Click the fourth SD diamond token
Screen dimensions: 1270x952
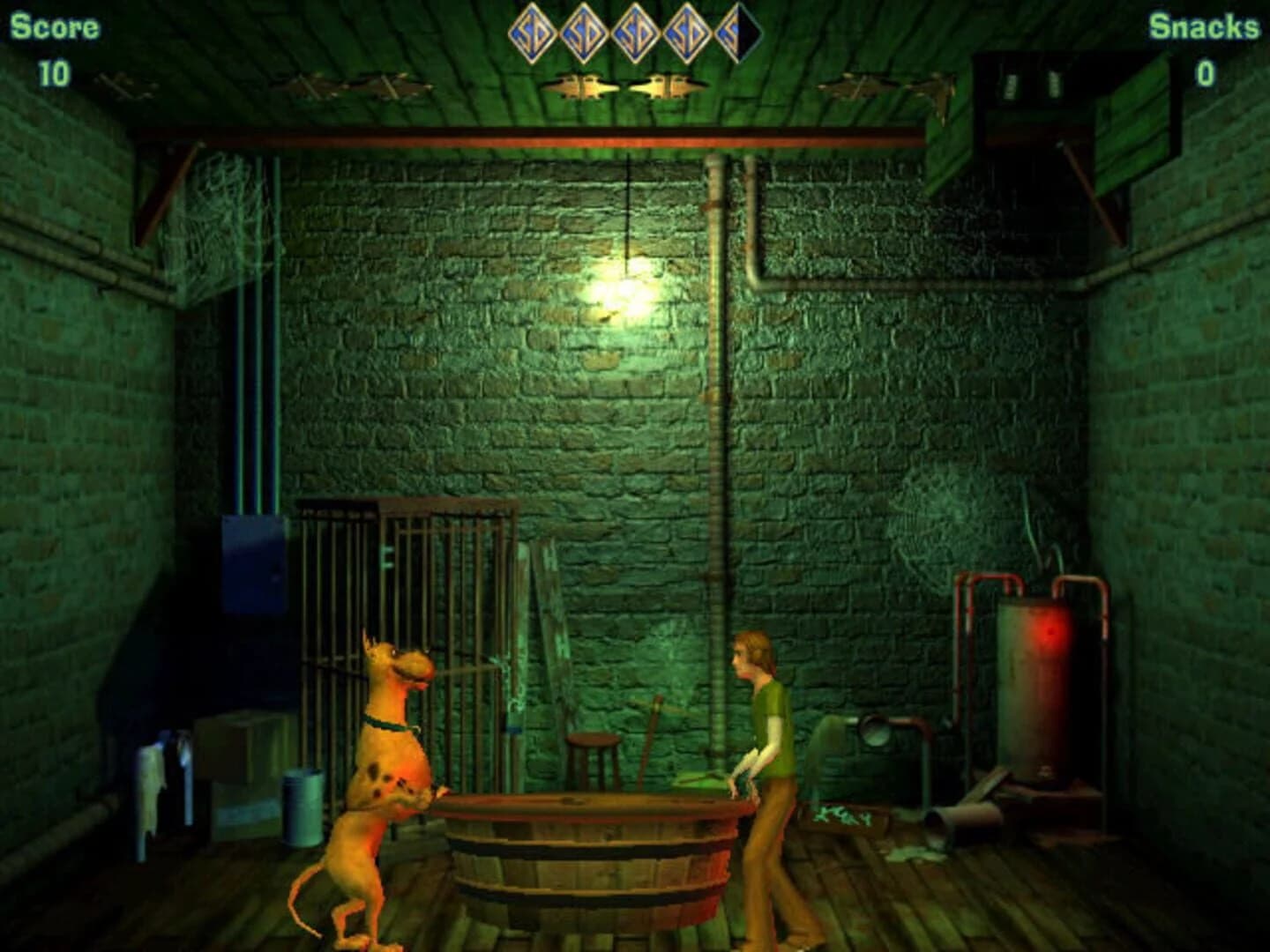[x=688, y=32]
